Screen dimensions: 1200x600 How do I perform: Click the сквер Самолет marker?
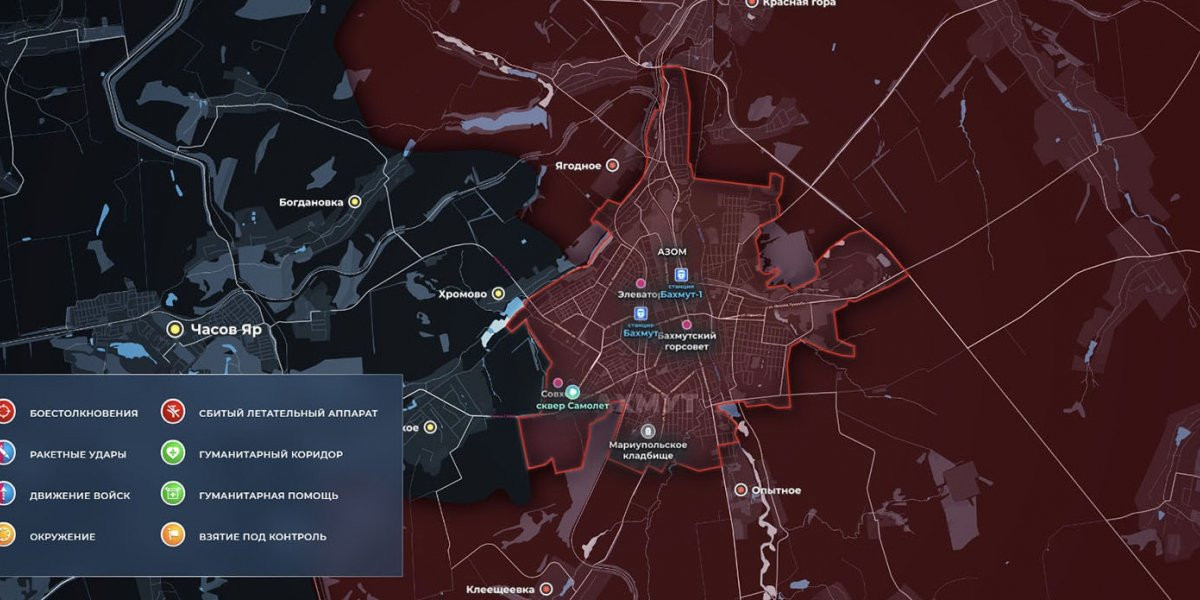[573, 391]
